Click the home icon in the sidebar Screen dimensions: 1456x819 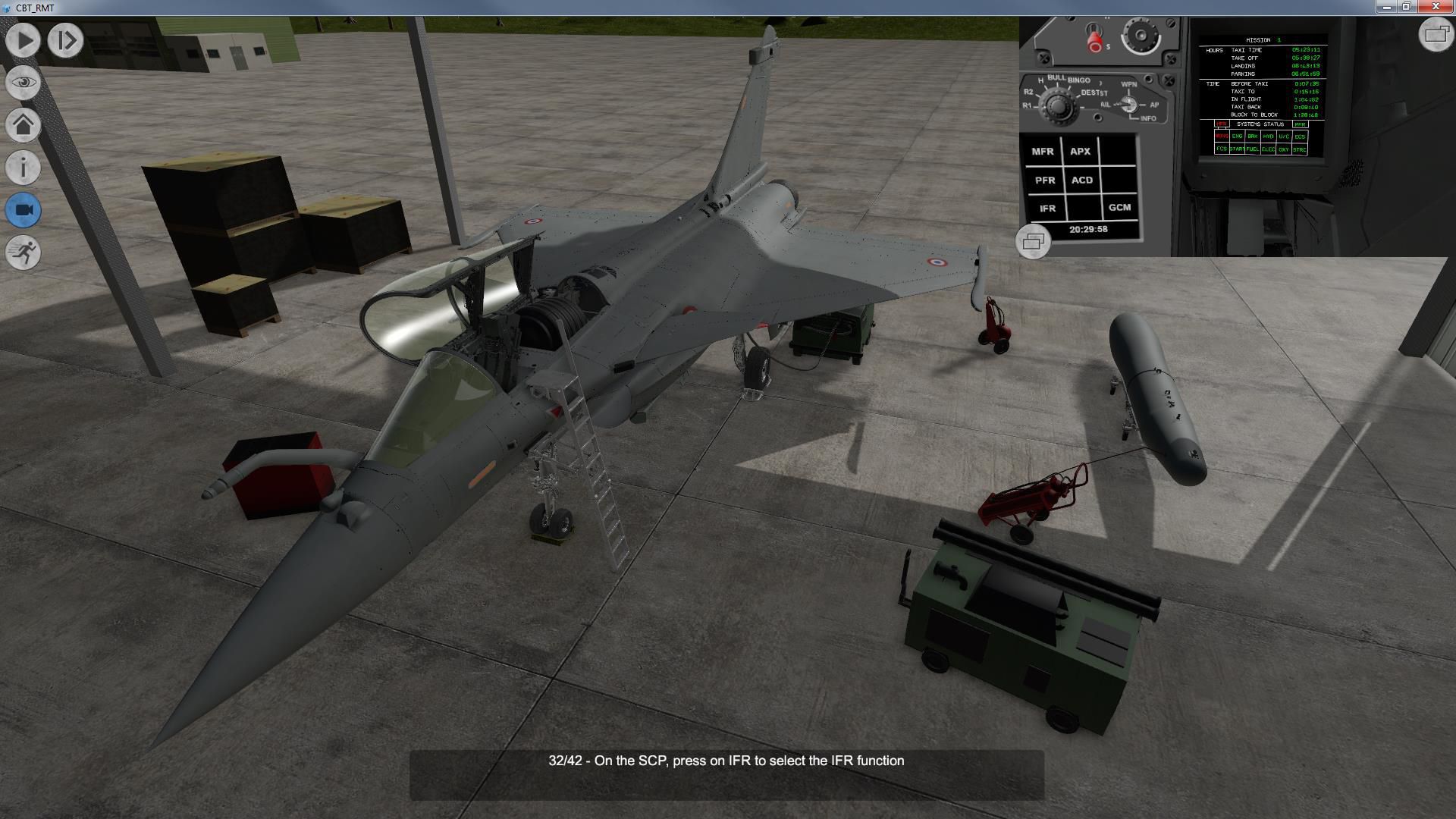tap(23, 125)
